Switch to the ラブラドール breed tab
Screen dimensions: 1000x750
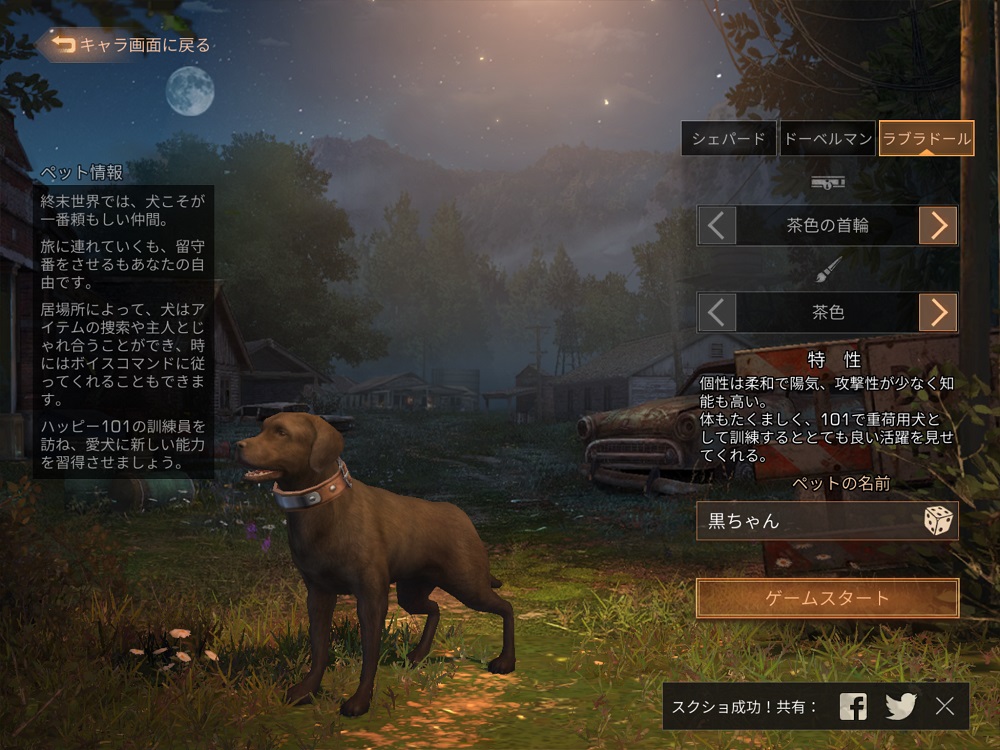pos(927,139)
